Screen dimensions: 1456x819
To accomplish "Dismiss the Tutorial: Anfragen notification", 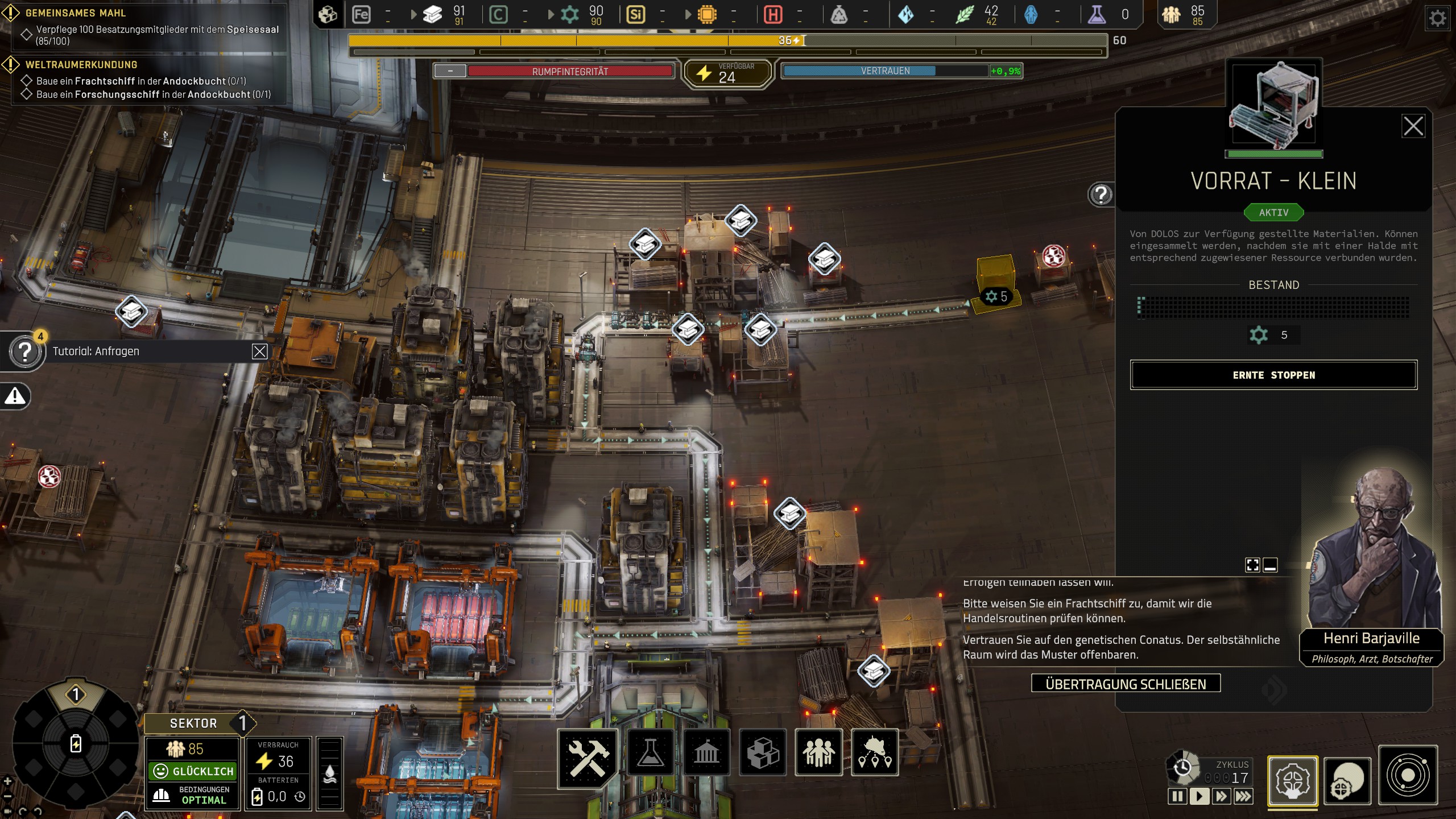I will pyautogui.click(x=259, y=351).
